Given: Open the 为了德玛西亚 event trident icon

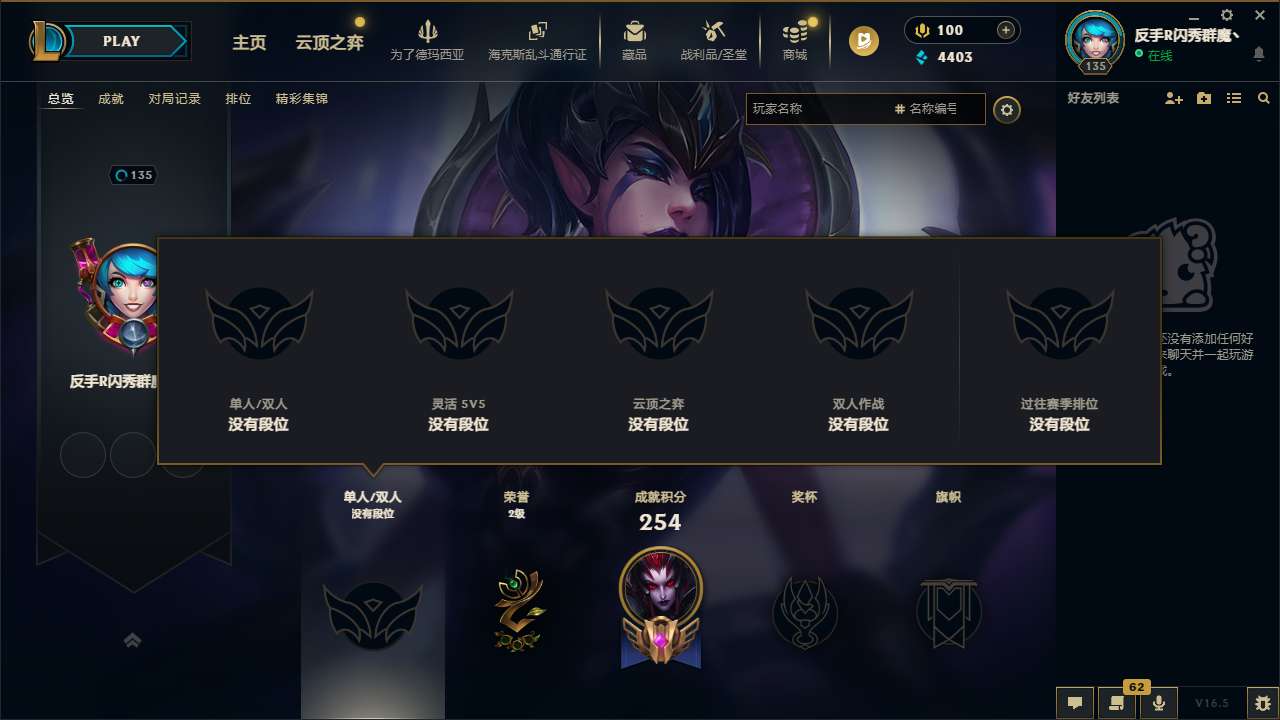Looking at the screenshot, I should click(427, 30).
